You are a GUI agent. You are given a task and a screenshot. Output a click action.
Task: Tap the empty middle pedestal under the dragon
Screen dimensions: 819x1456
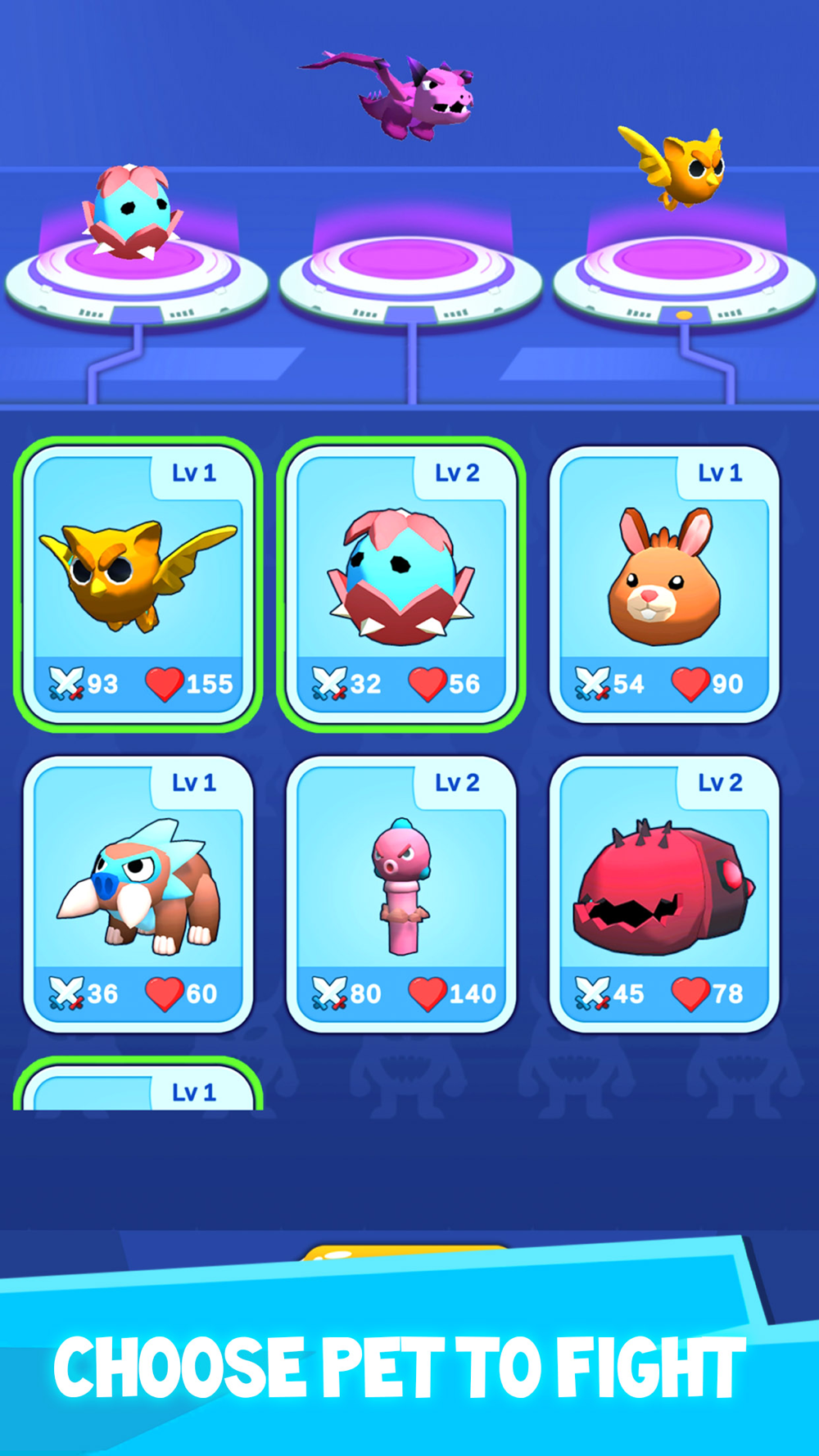click(x=409, y=270)
